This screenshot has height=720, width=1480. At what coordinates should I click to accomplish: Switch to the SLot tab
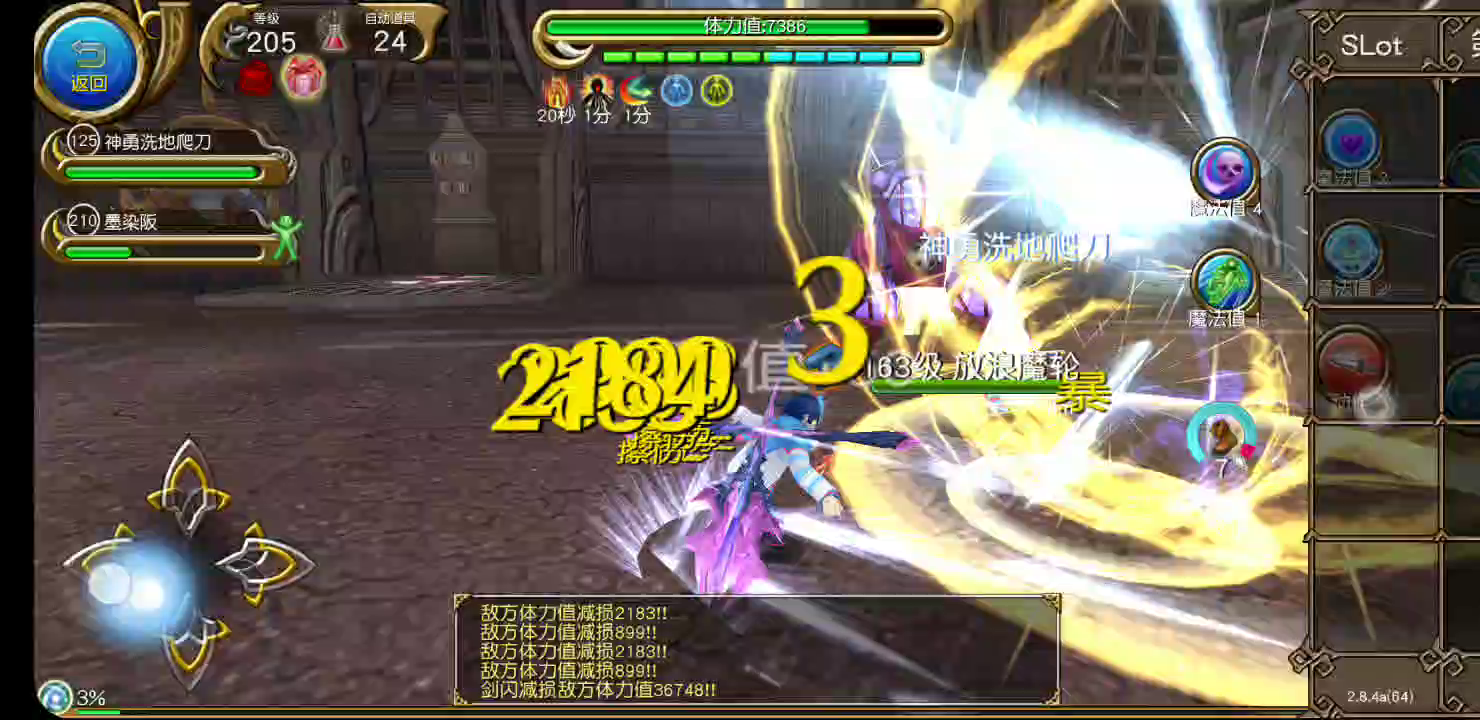1374,45
